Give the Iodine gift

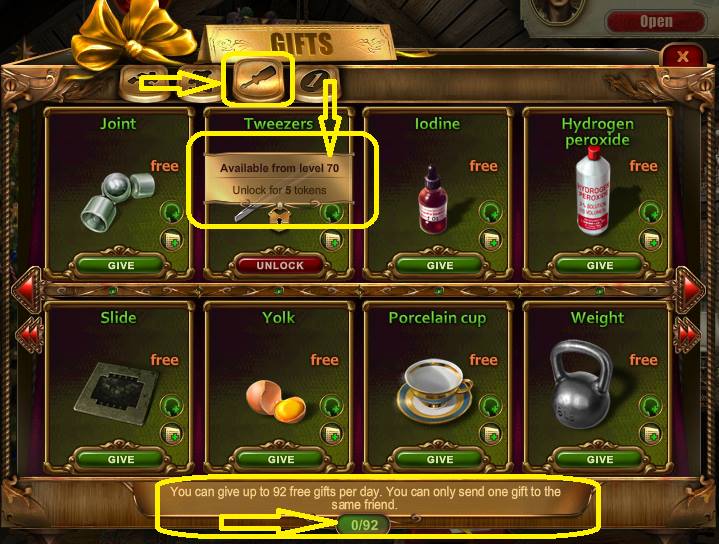point(440,266)
